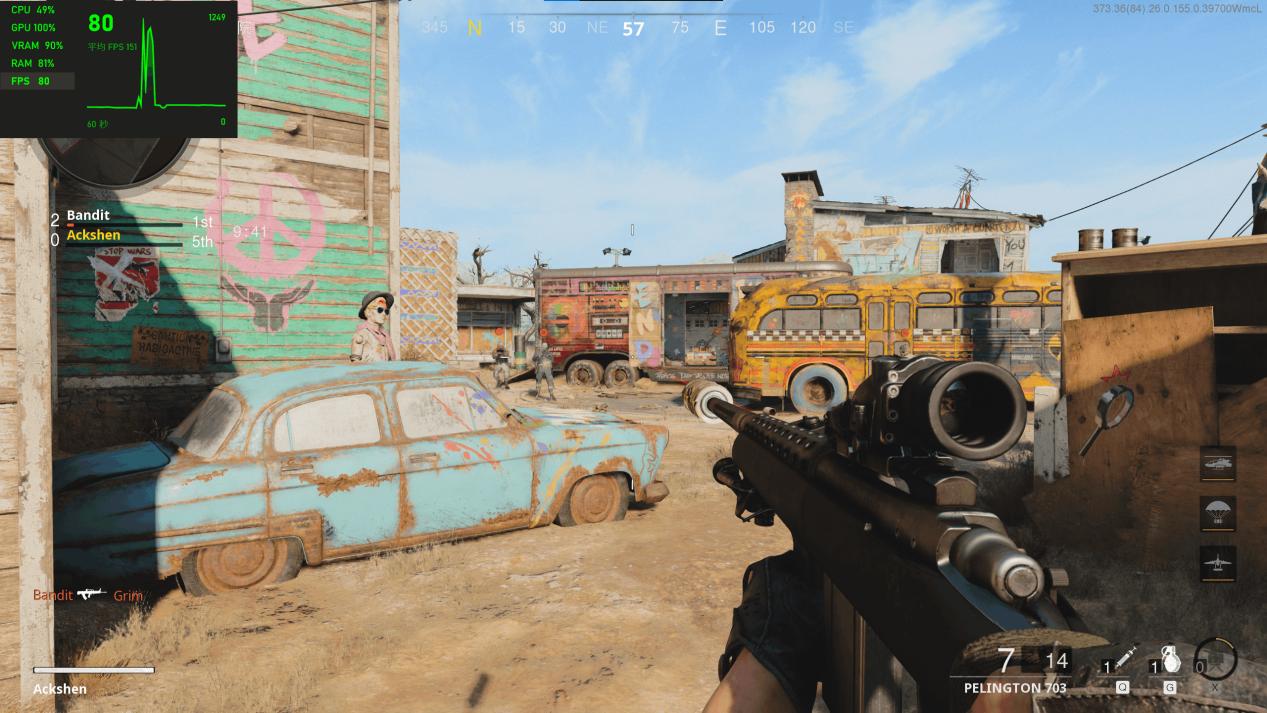Use the stim shot syringe equipment
The width and height of the screenshot is (1267, 713).
point(1122,661)
